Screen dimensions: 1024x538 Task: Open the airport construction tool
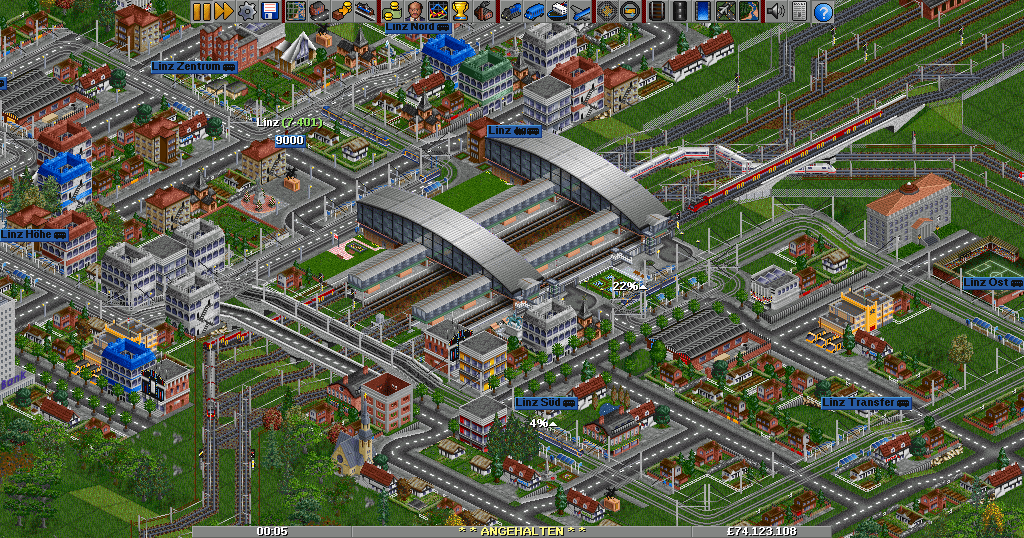pos(725,11)
